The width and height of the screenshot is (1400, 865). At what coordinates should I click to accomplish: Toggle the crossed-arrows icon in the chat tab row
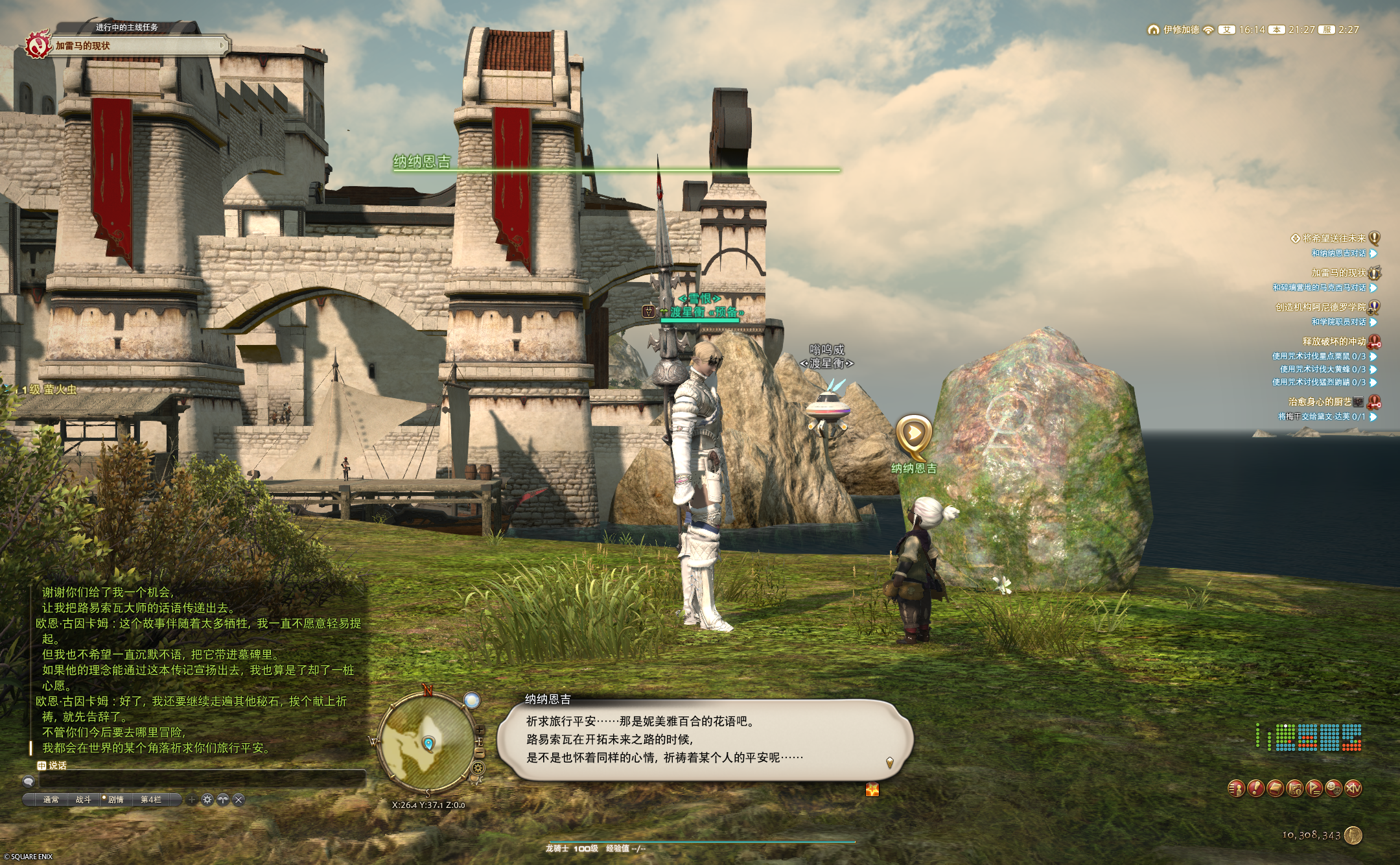223,800
